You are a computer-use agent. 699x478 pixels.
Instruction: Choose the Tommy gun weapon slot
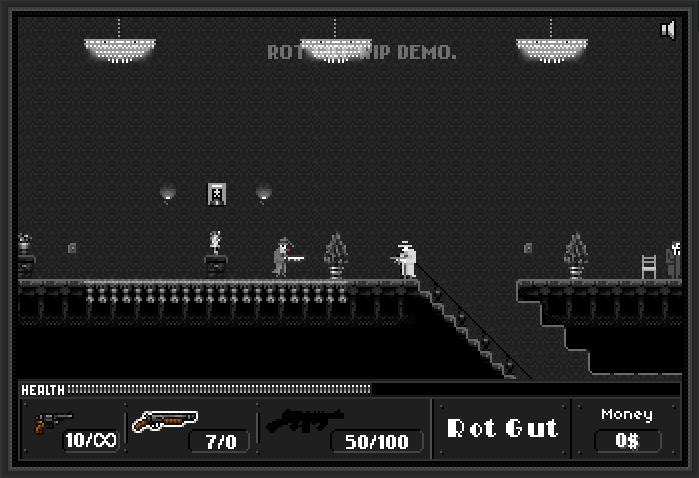(305, 421)
